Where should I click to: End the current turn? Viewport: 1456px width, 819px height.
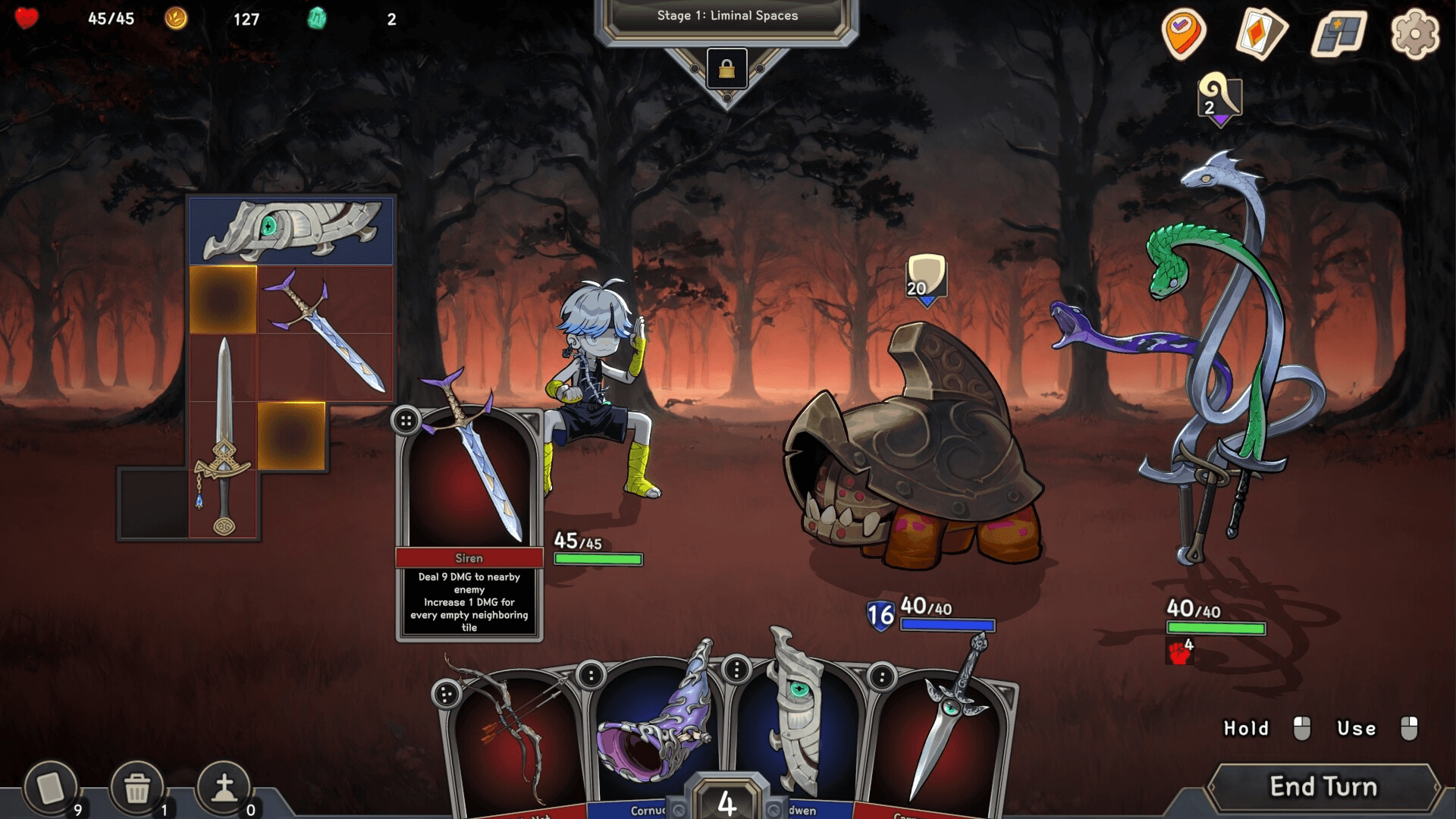(1323, 787)
